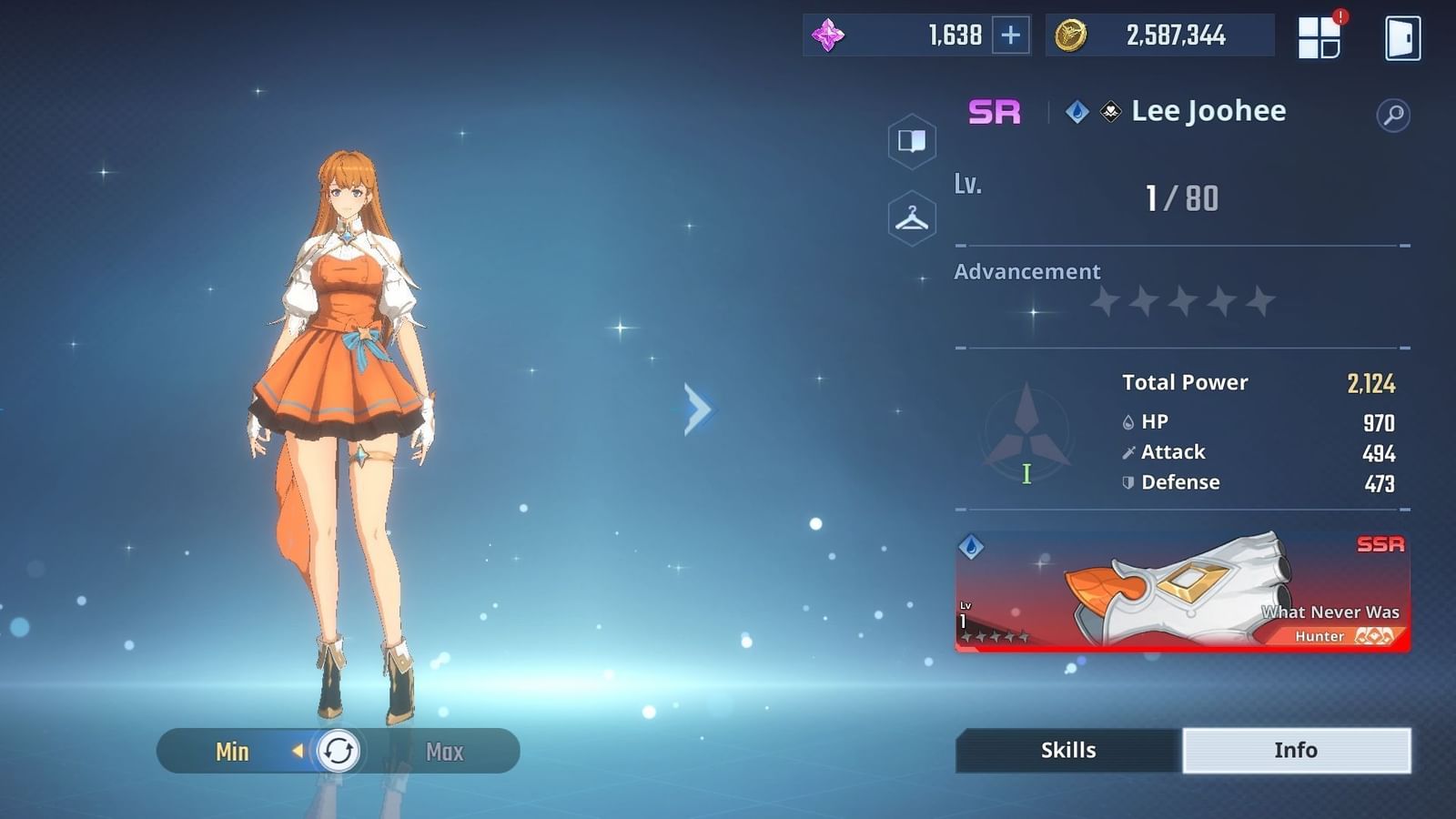This screenshot has width=1456, height=819.
Task: Click the HP droplet icon in stats
Action: pyautogui.click(x=1127, y=421)
